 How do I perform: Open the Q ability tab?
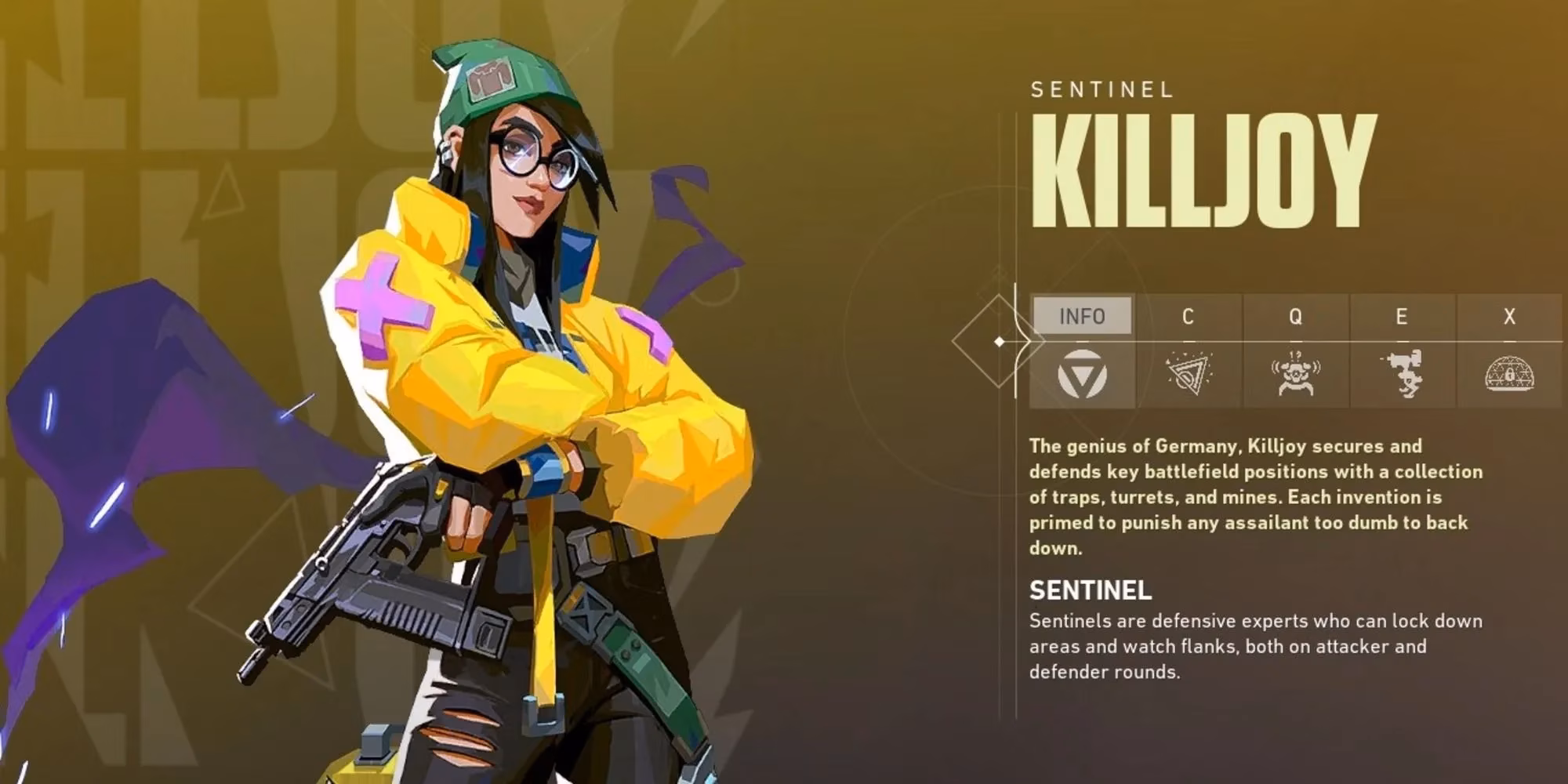[1295, 316]
